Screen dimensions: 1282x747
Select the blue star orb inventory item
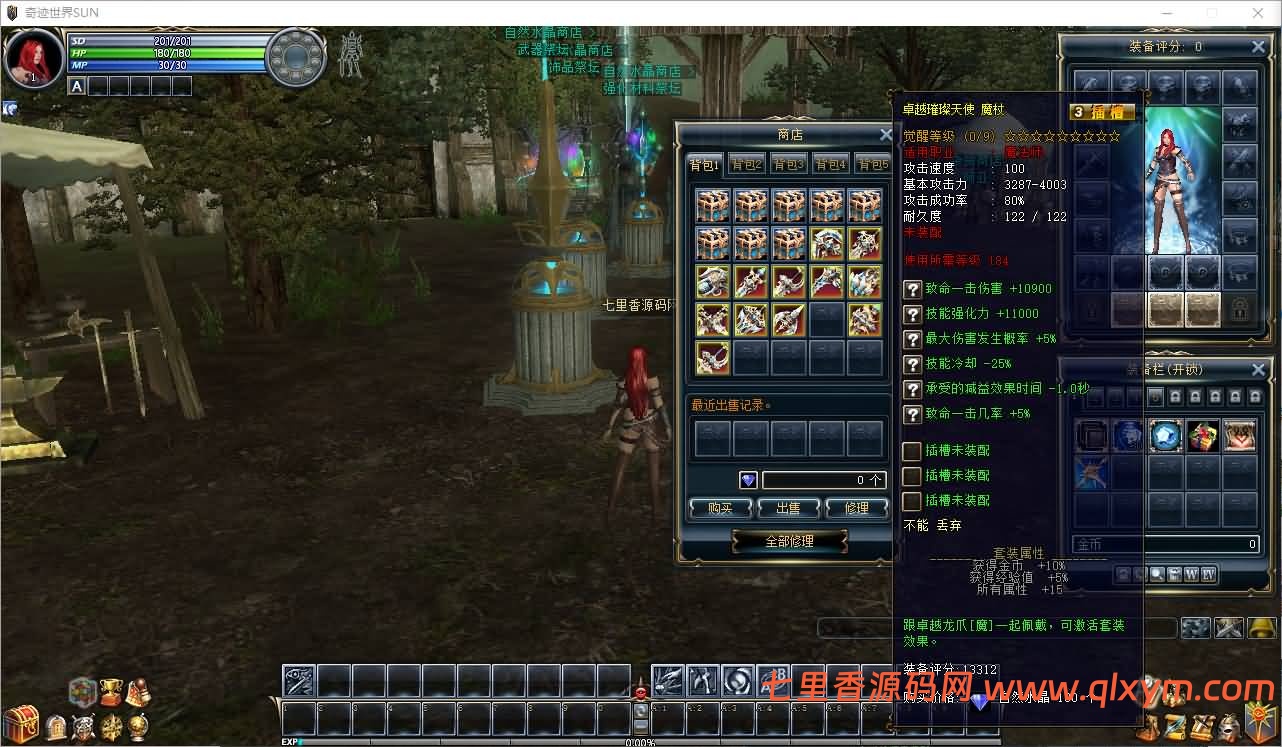(x=1165, y=436)
